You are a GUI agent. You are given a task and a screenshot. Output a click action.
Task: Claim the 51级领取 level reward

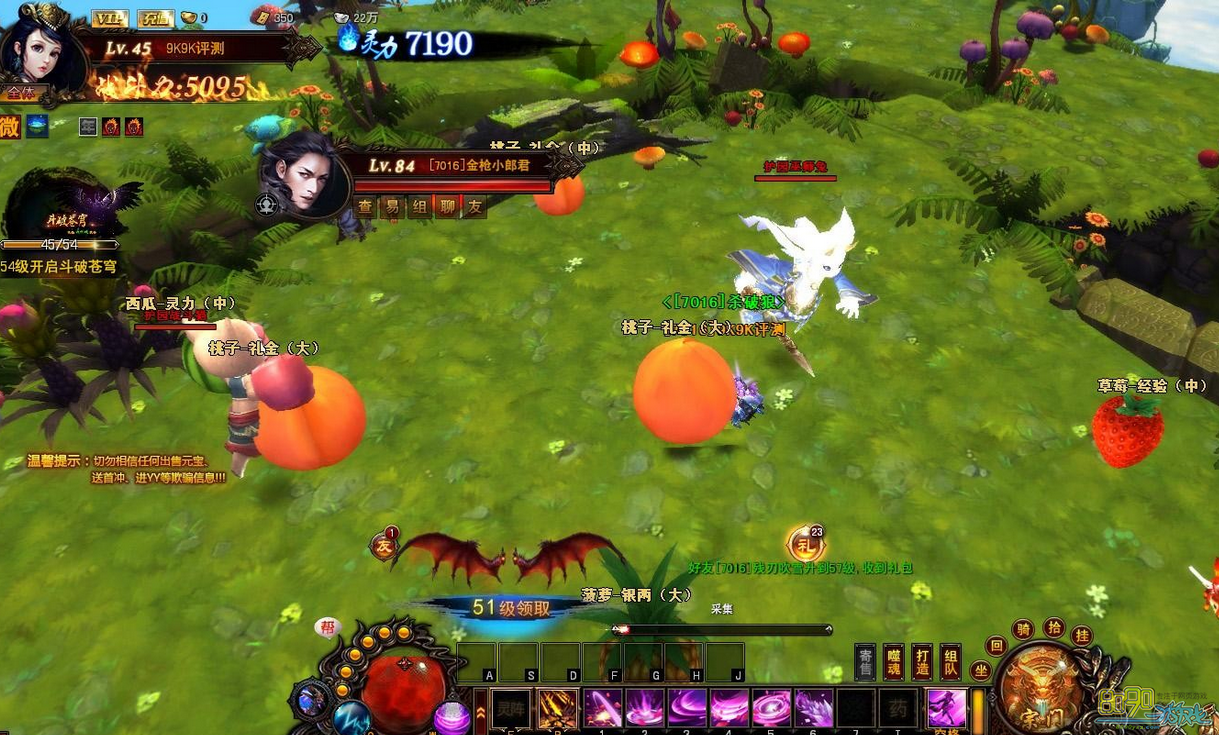pyautogui.click(x=511, y=608)
